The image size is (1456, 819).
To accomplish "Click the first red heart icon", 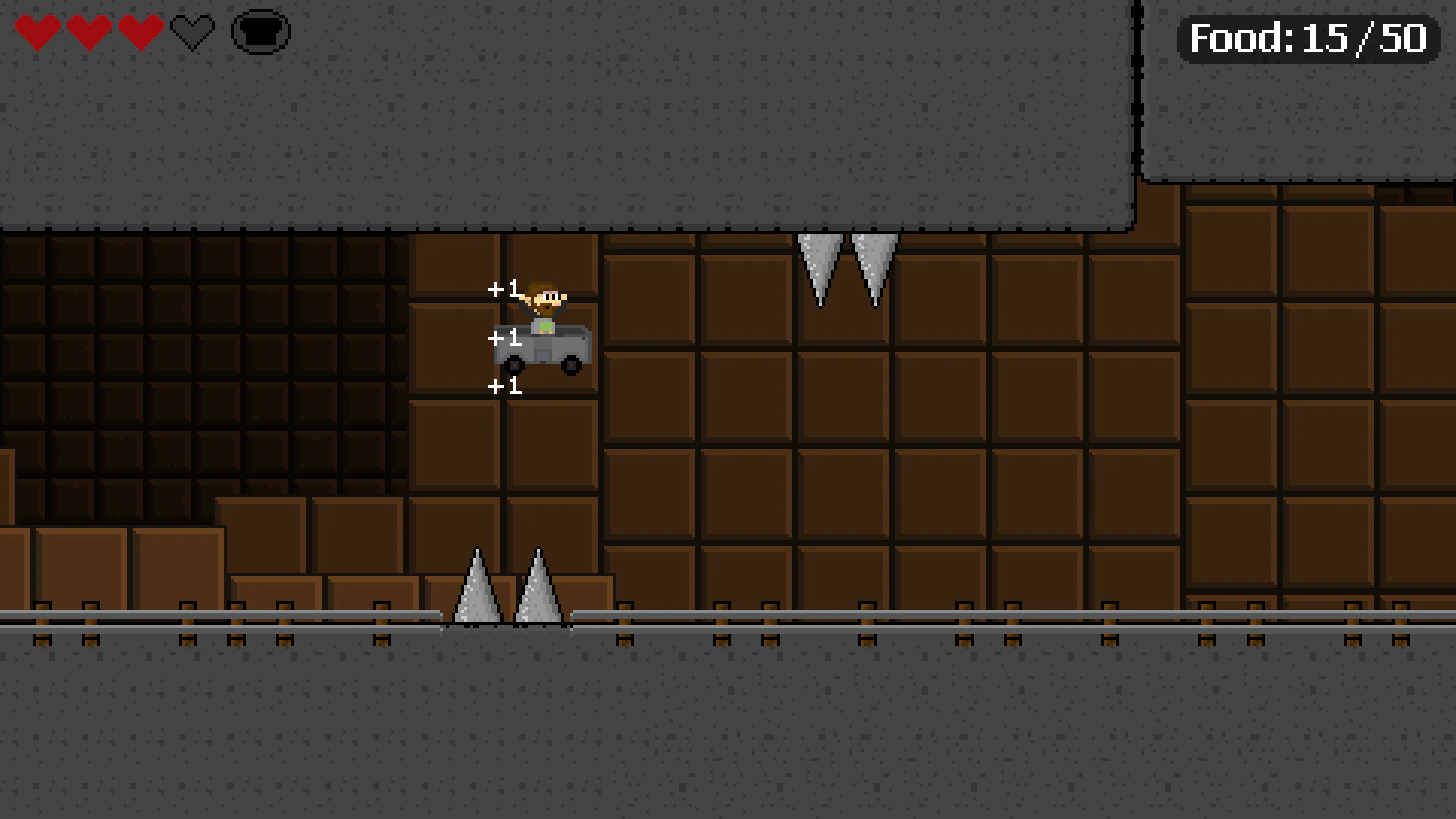I will pos(39,32).
